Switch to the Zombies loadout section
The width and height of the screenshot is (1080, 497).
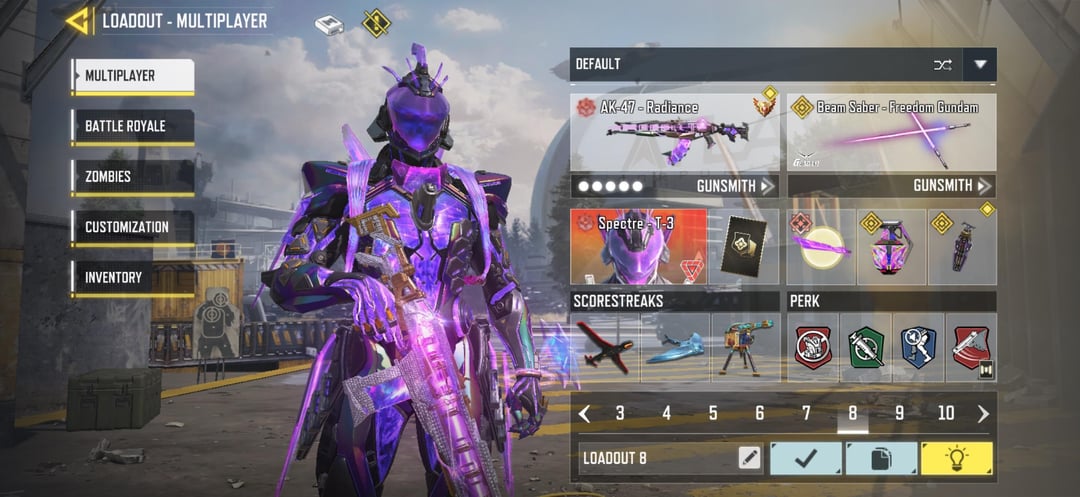pos(132,177)
